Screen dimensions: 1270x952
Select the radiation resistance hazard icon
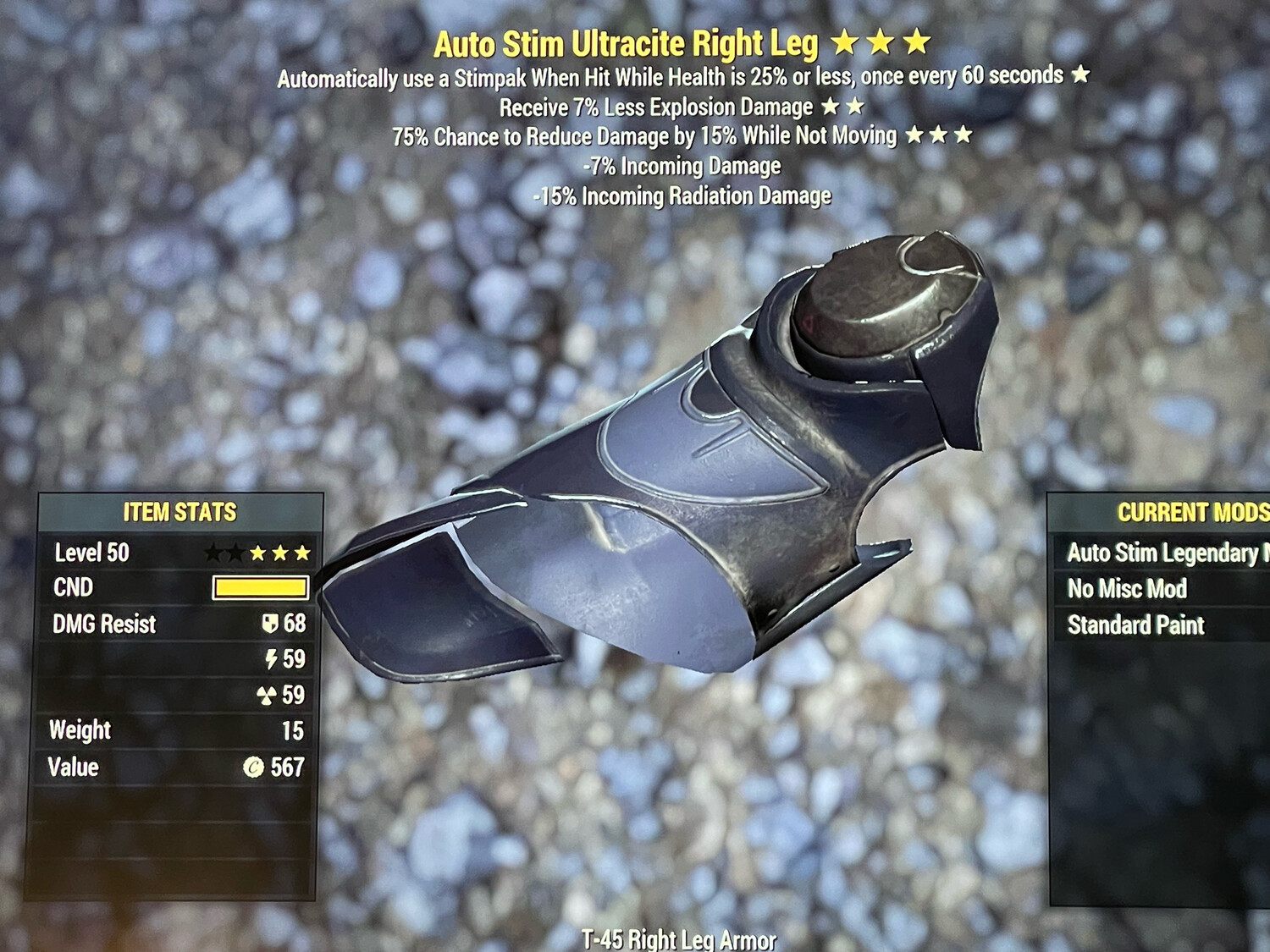click(268, 695)
